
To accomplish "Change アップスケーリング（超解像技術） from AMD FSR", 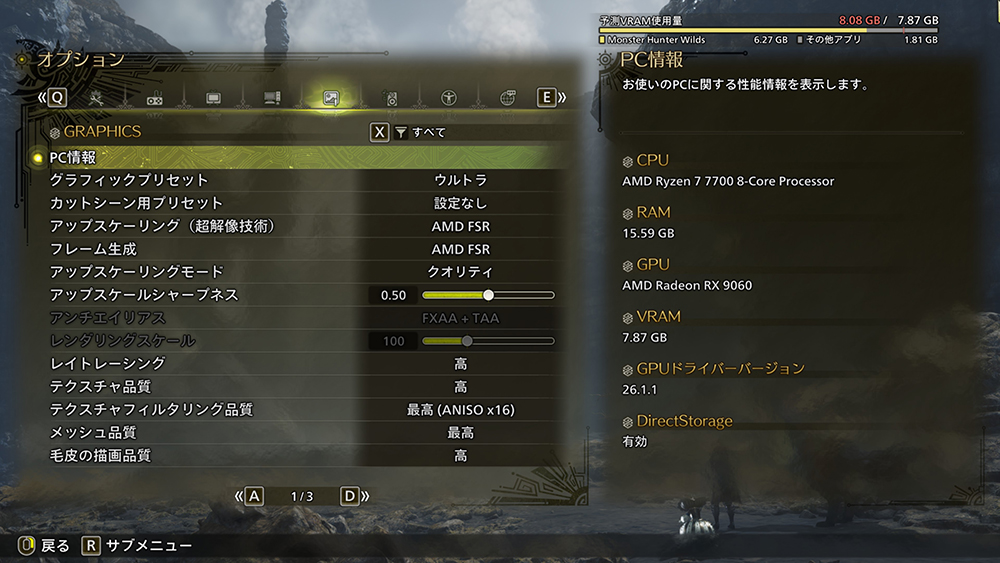I will (460, 226).
